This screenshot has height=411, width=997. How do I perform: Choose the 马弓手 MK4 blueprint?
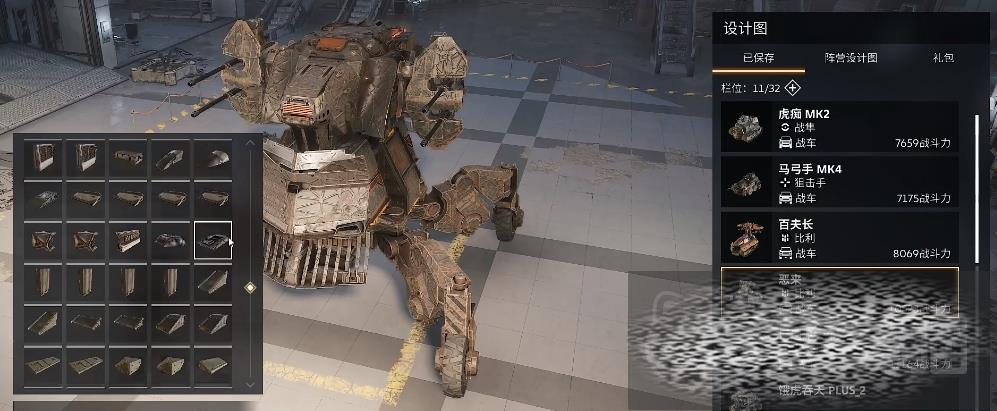click(x=839, y=182)
